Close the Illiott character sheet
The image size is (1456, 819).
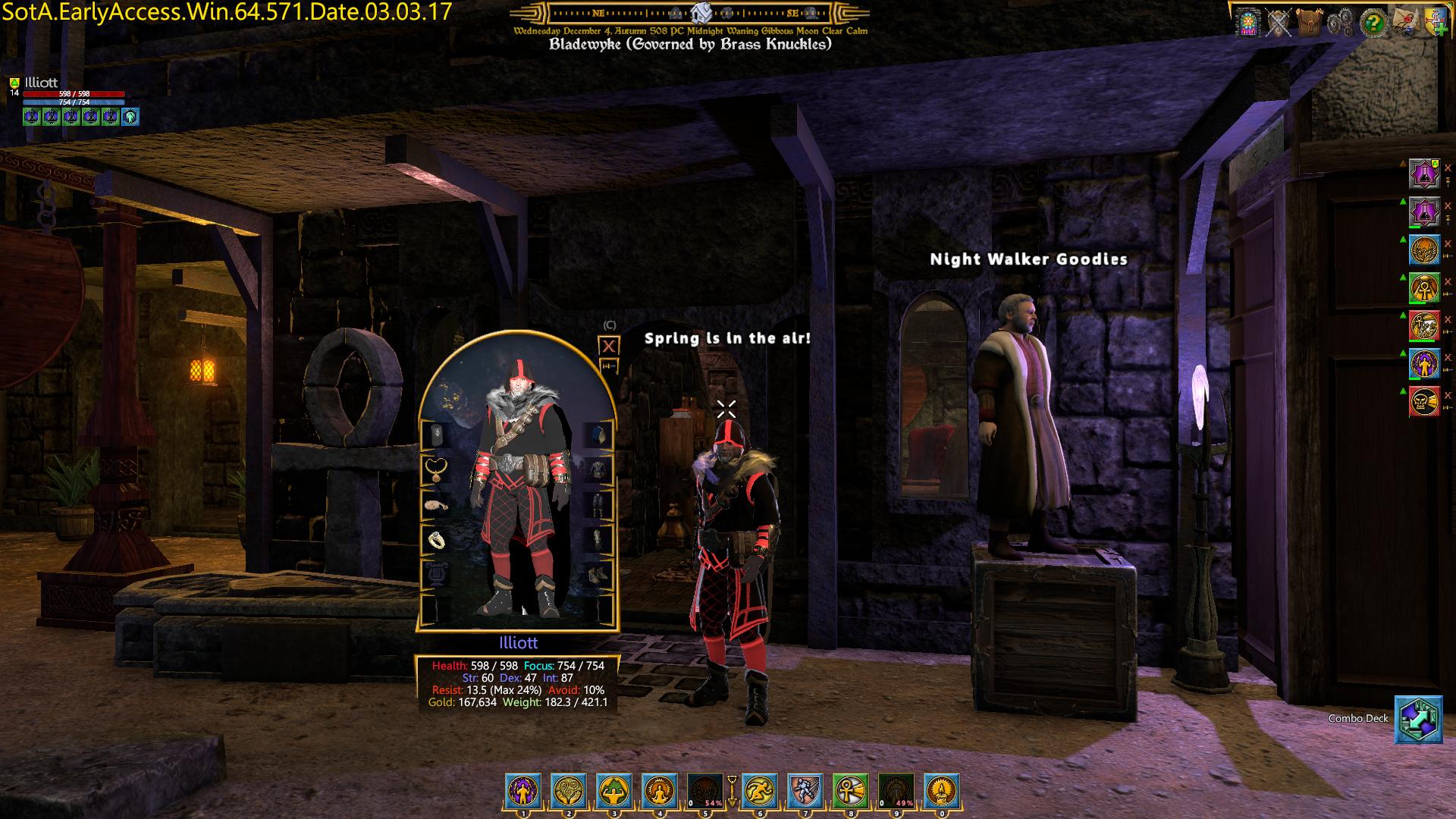point(609,346)
